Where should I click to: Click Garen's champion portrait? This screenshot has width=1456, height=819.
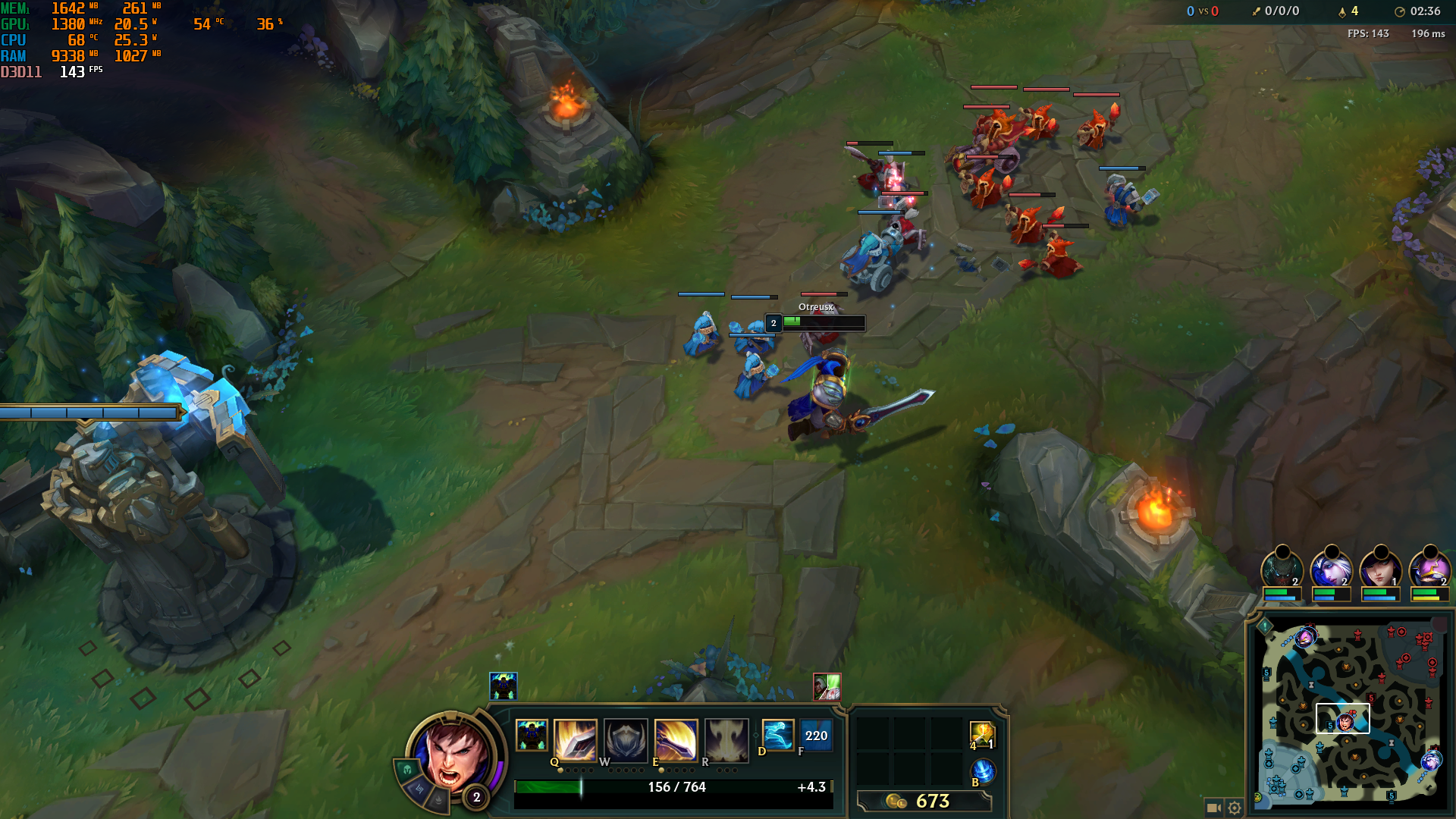click(453, 753)
